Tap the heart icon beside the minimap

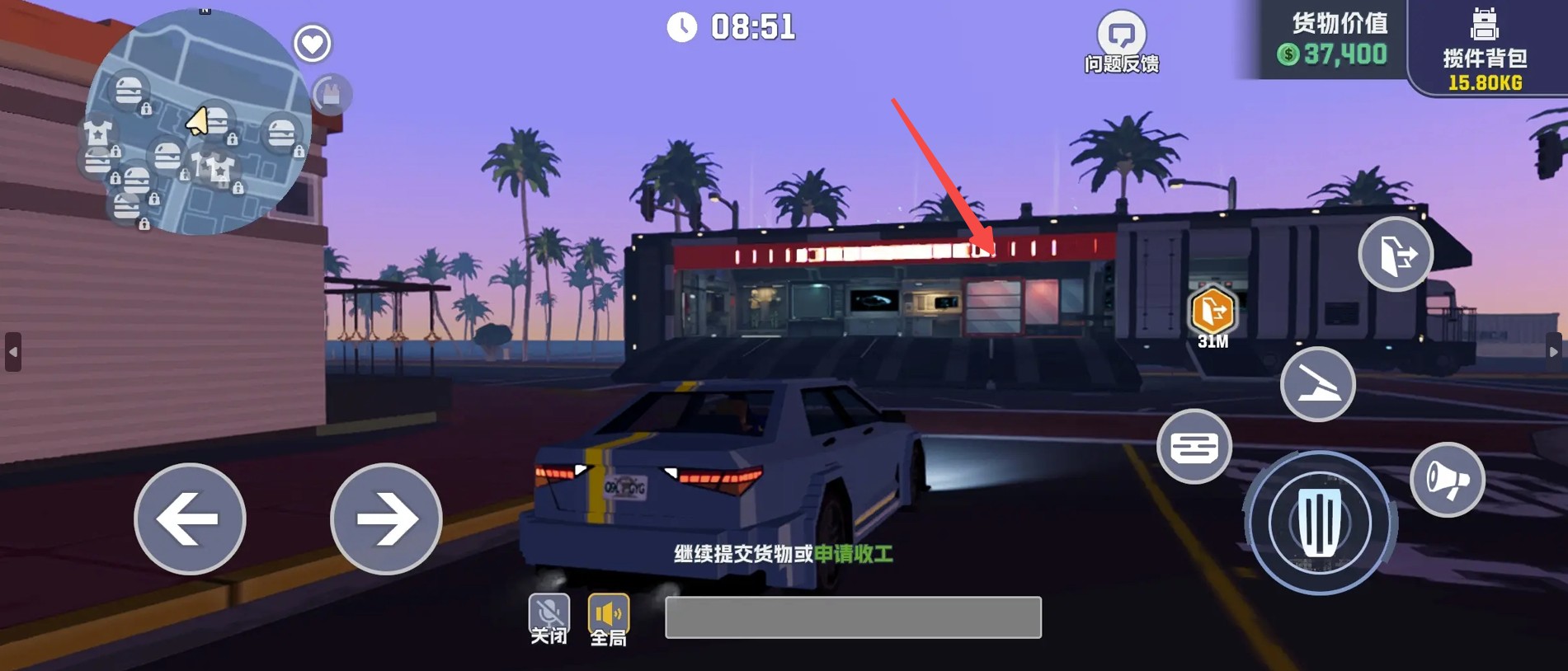tap(313, 44)
